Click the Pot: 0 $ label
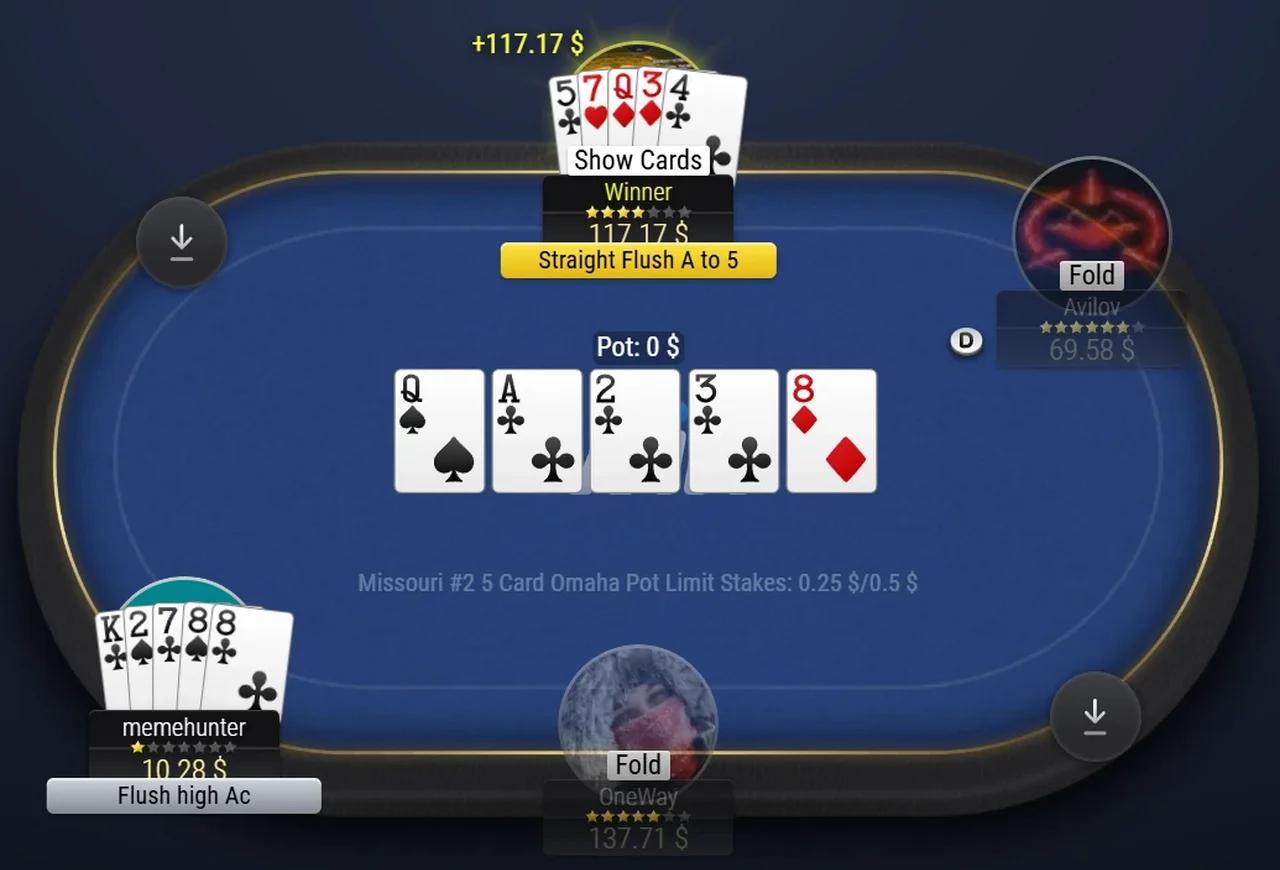This screenshot has width=1280, height=870. [x=638, y=346]
